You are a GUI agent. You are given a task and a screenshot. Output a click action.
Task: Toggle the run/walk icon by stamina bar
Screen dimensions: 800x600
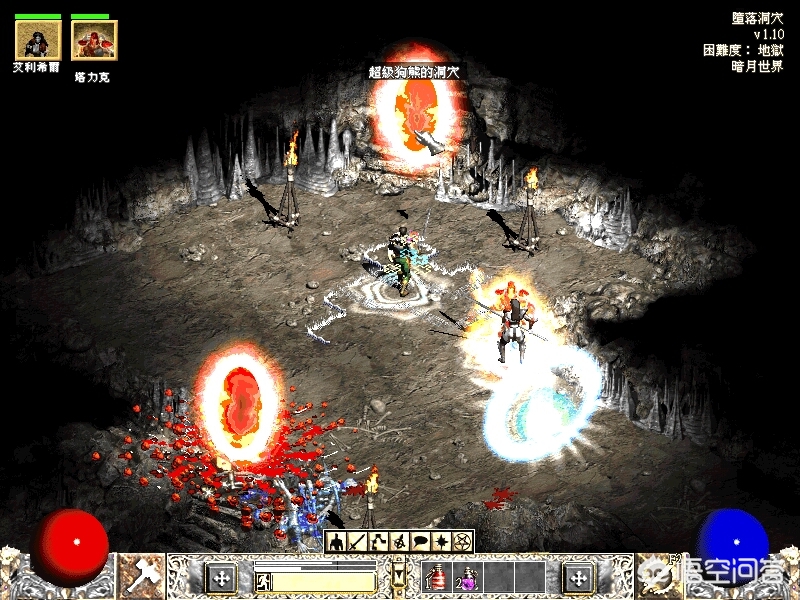[264, 581]
